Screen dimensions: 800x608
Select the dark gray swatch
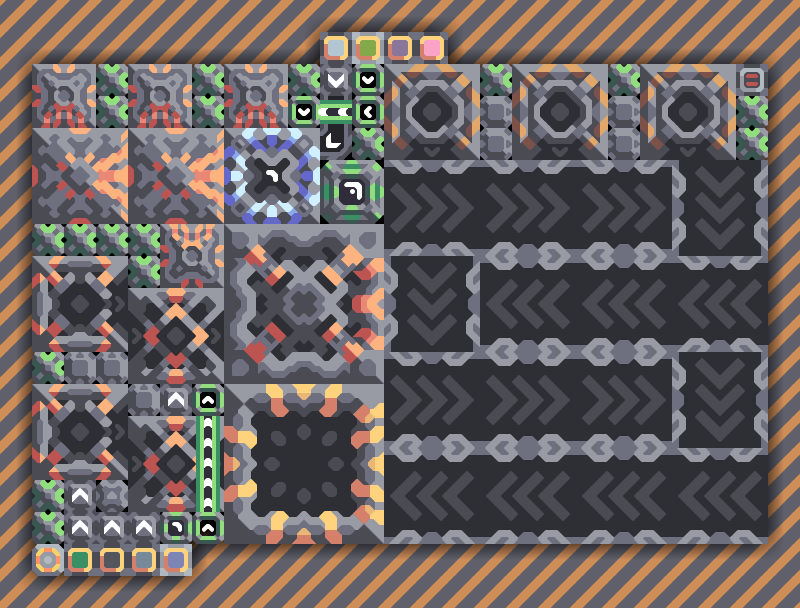112,560
